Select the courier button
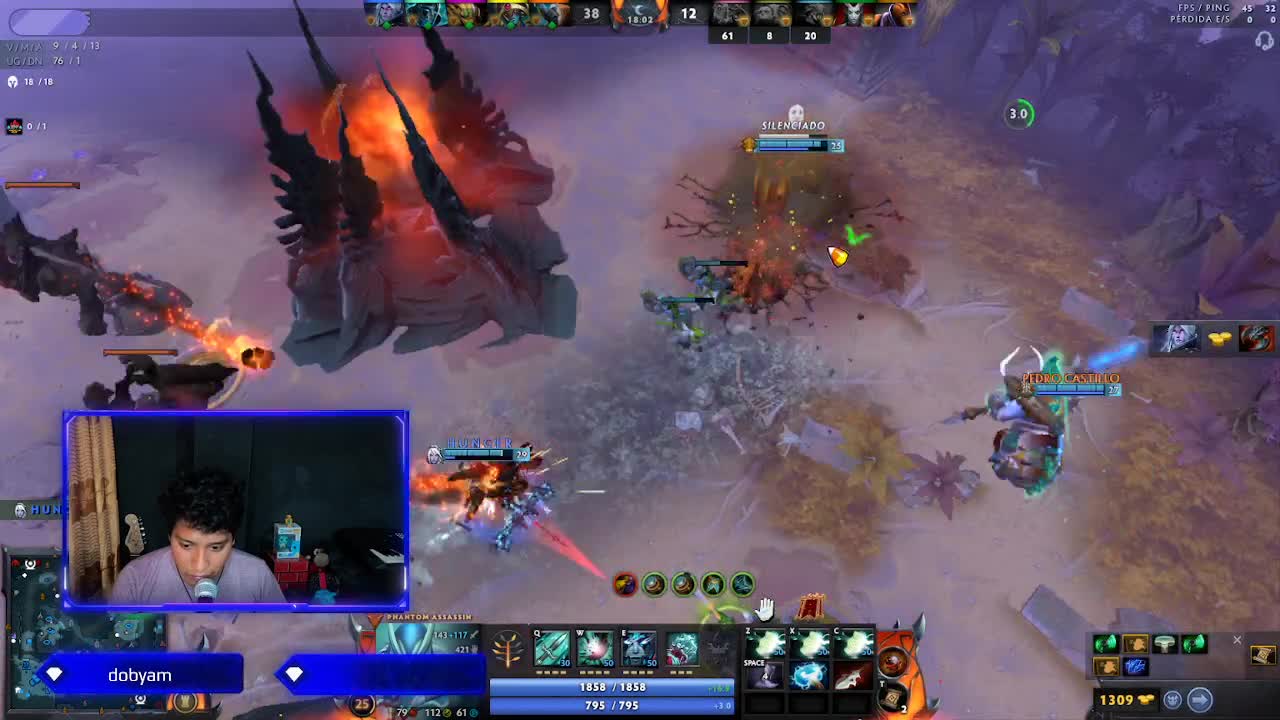 pos(1173,700)
